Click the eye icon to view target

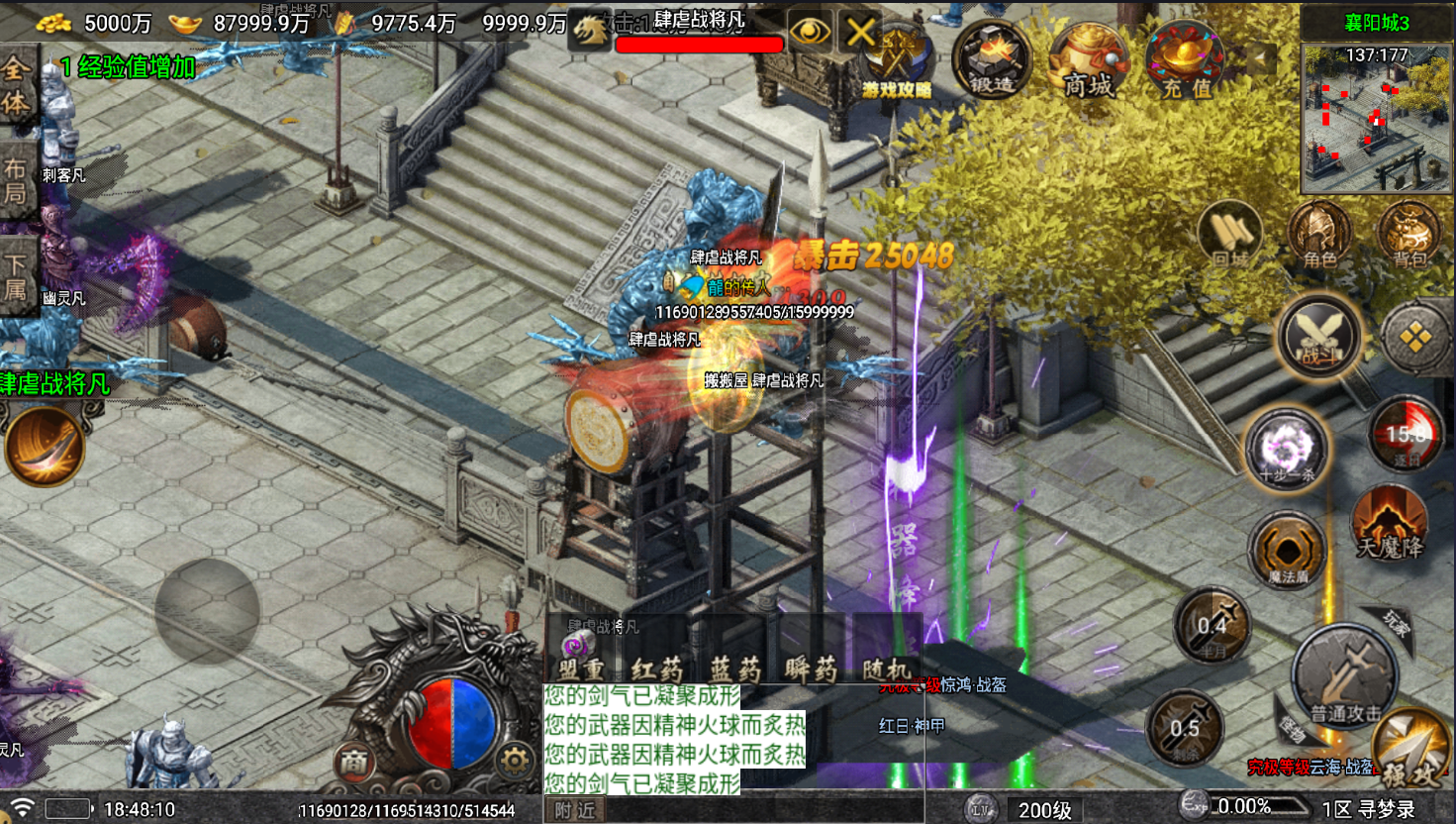810,32
